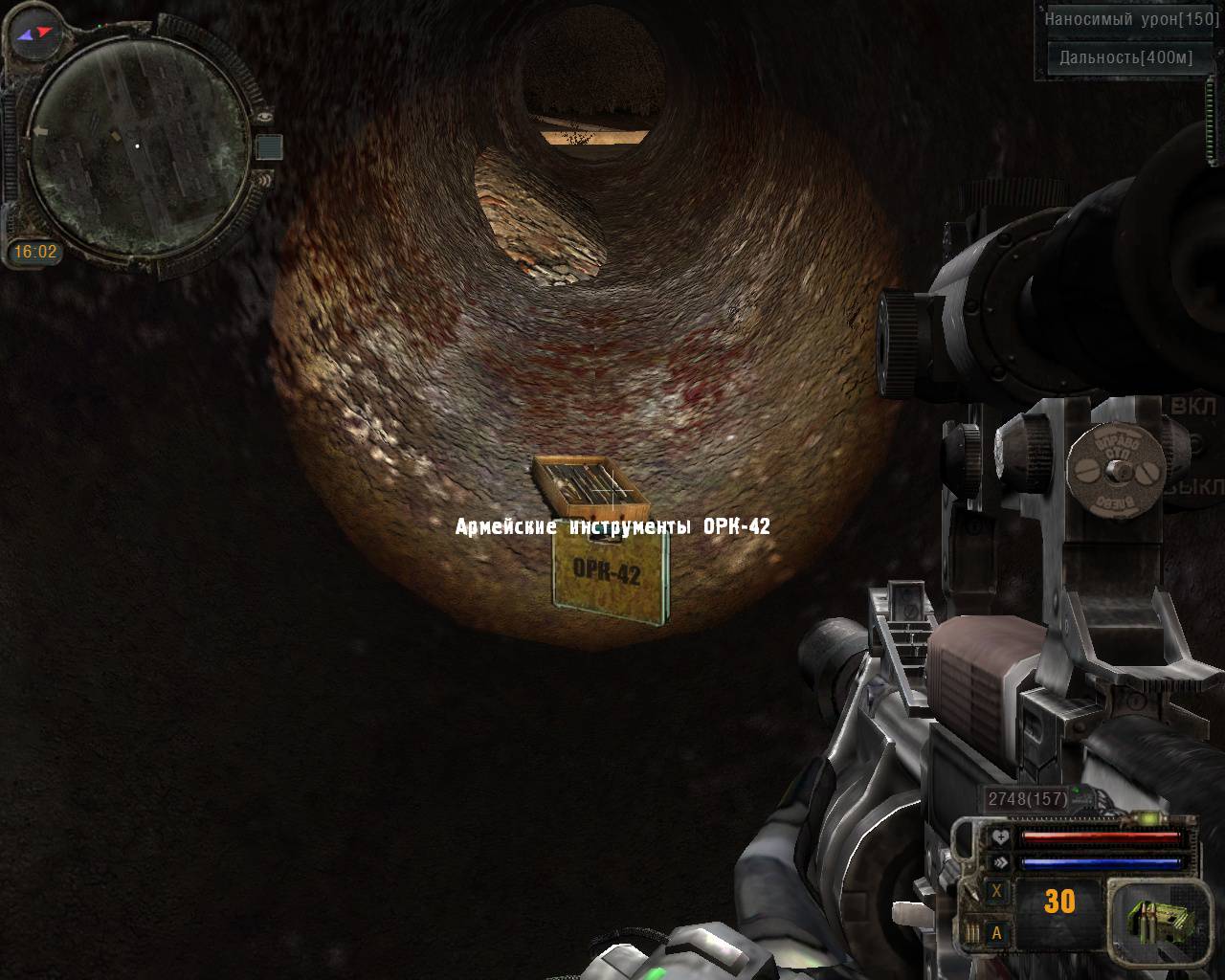Screen dimensions: 1225x980
Task: Click the "X" grenade mode indicator
Action: (996, 891)
